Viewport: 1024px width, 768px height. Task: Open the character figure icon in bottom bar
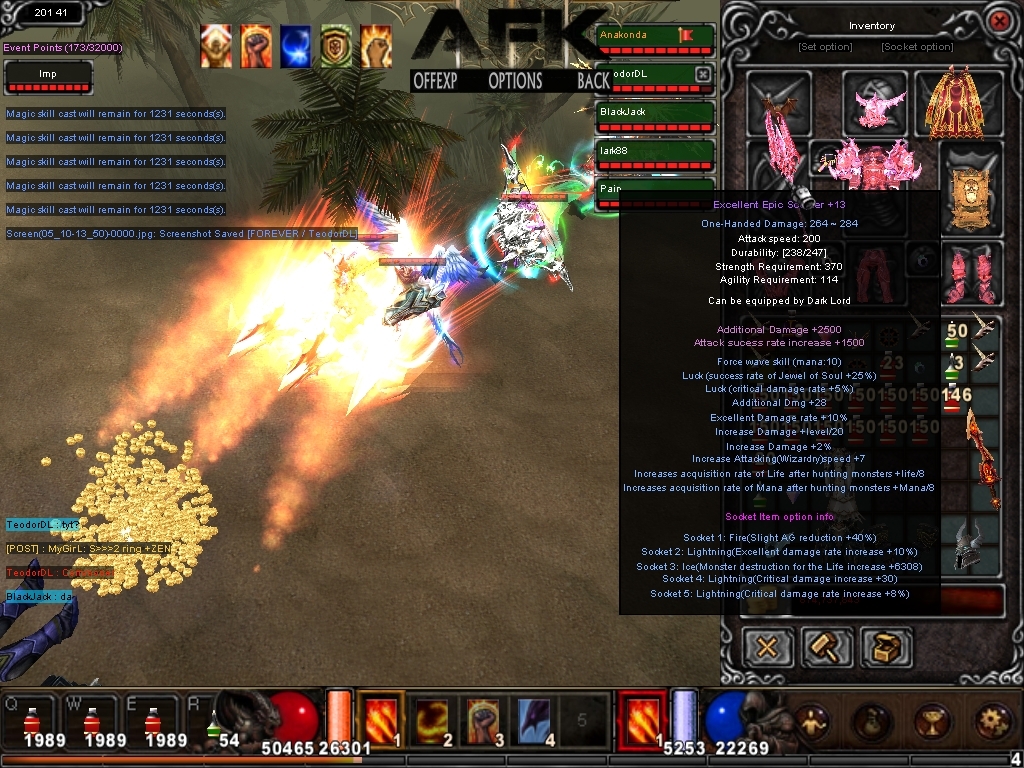coord(811,720)
